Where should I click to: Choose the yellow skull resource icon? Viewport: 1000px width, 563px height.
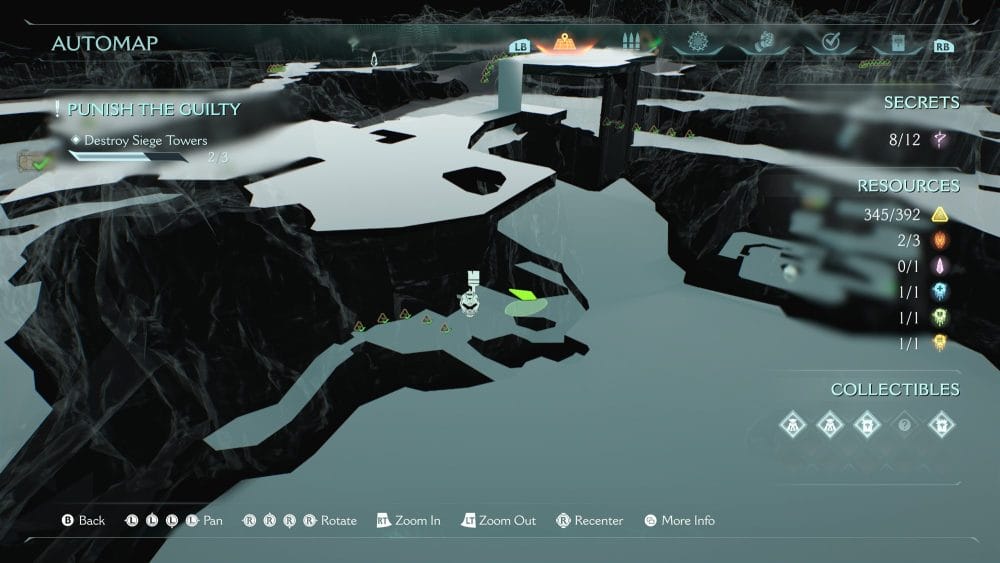(939, 343)
